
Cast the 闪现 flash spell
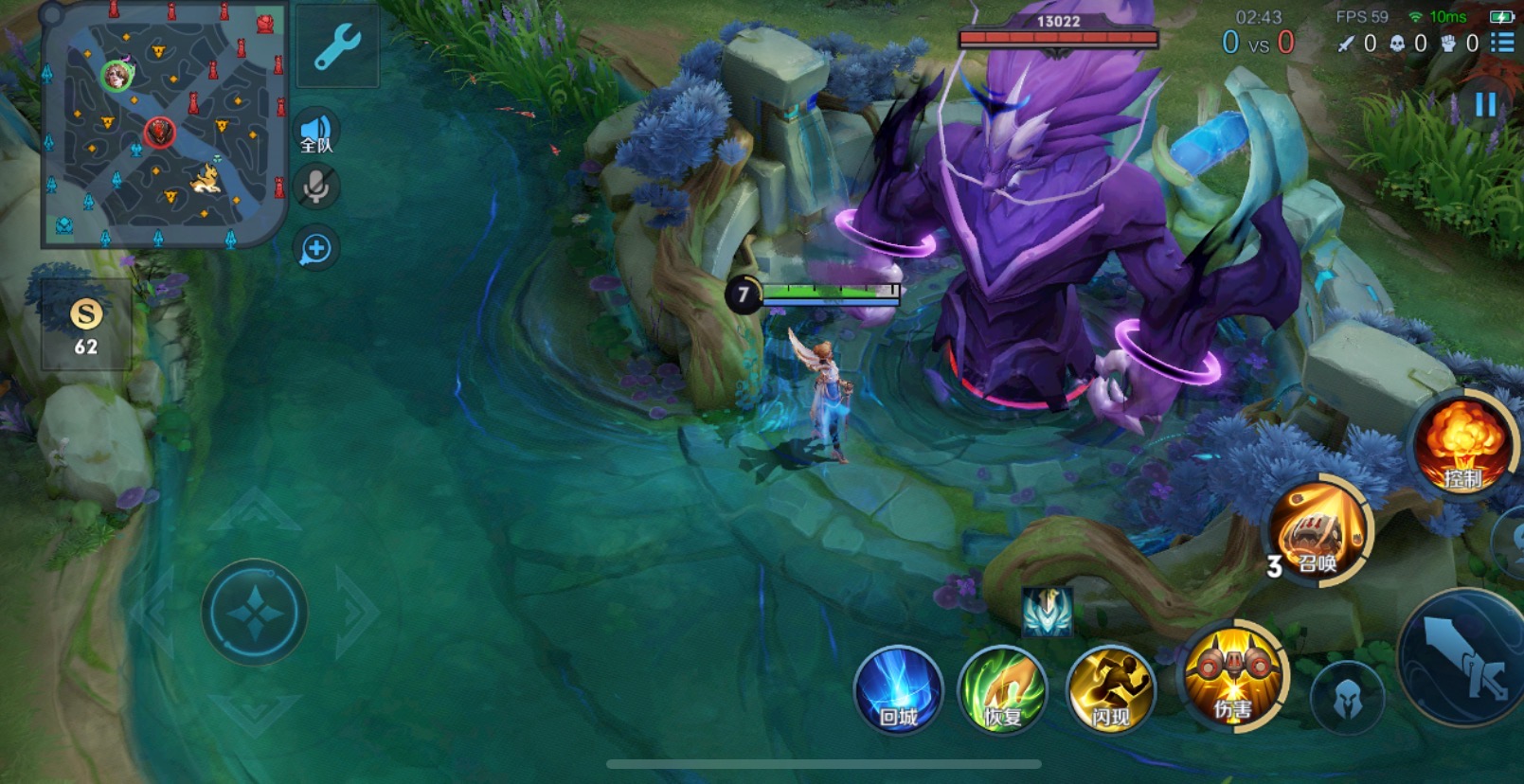[1110, 690]
